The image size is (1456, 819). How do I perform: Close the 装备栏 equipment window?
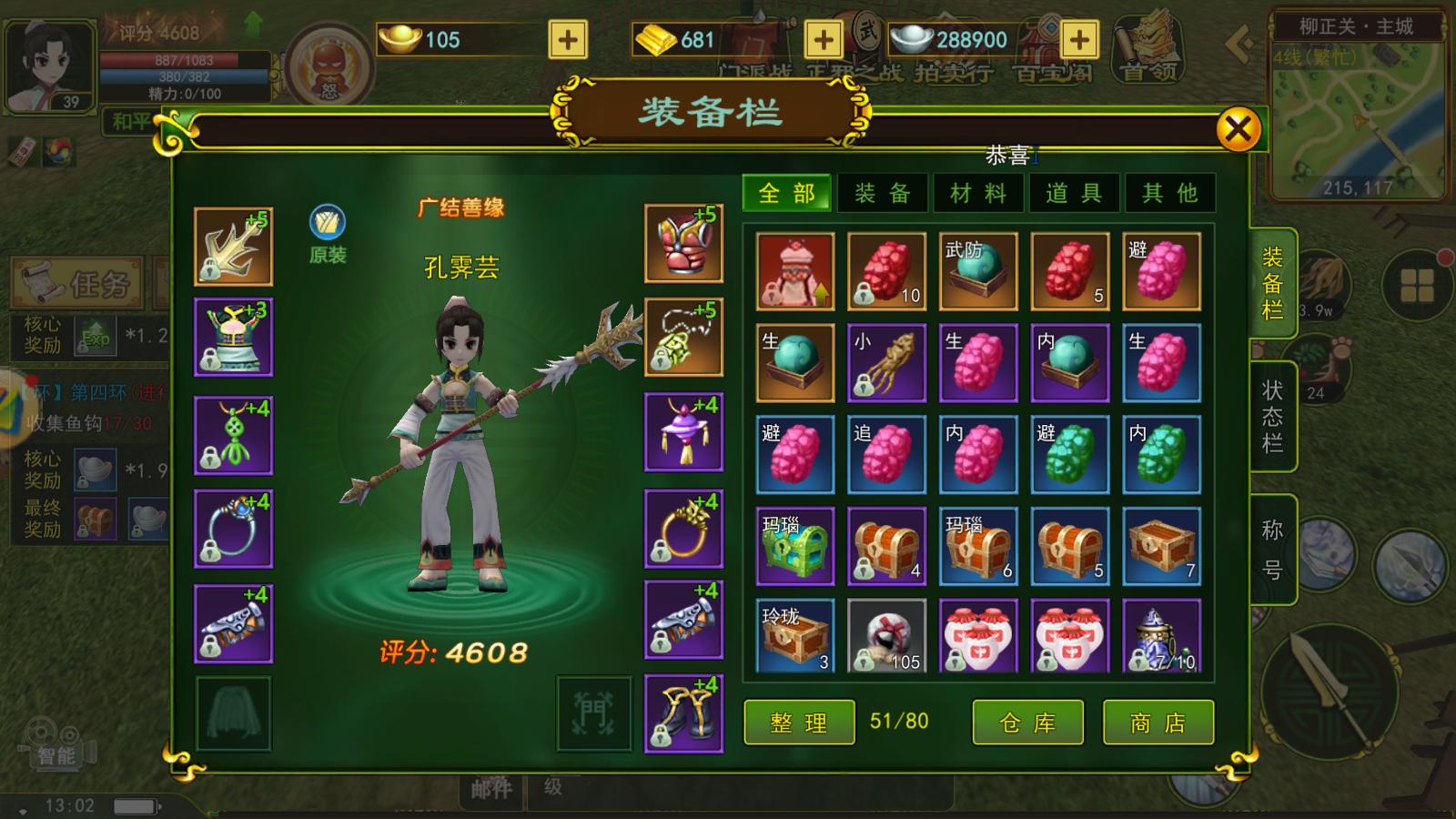point(1238,130)
